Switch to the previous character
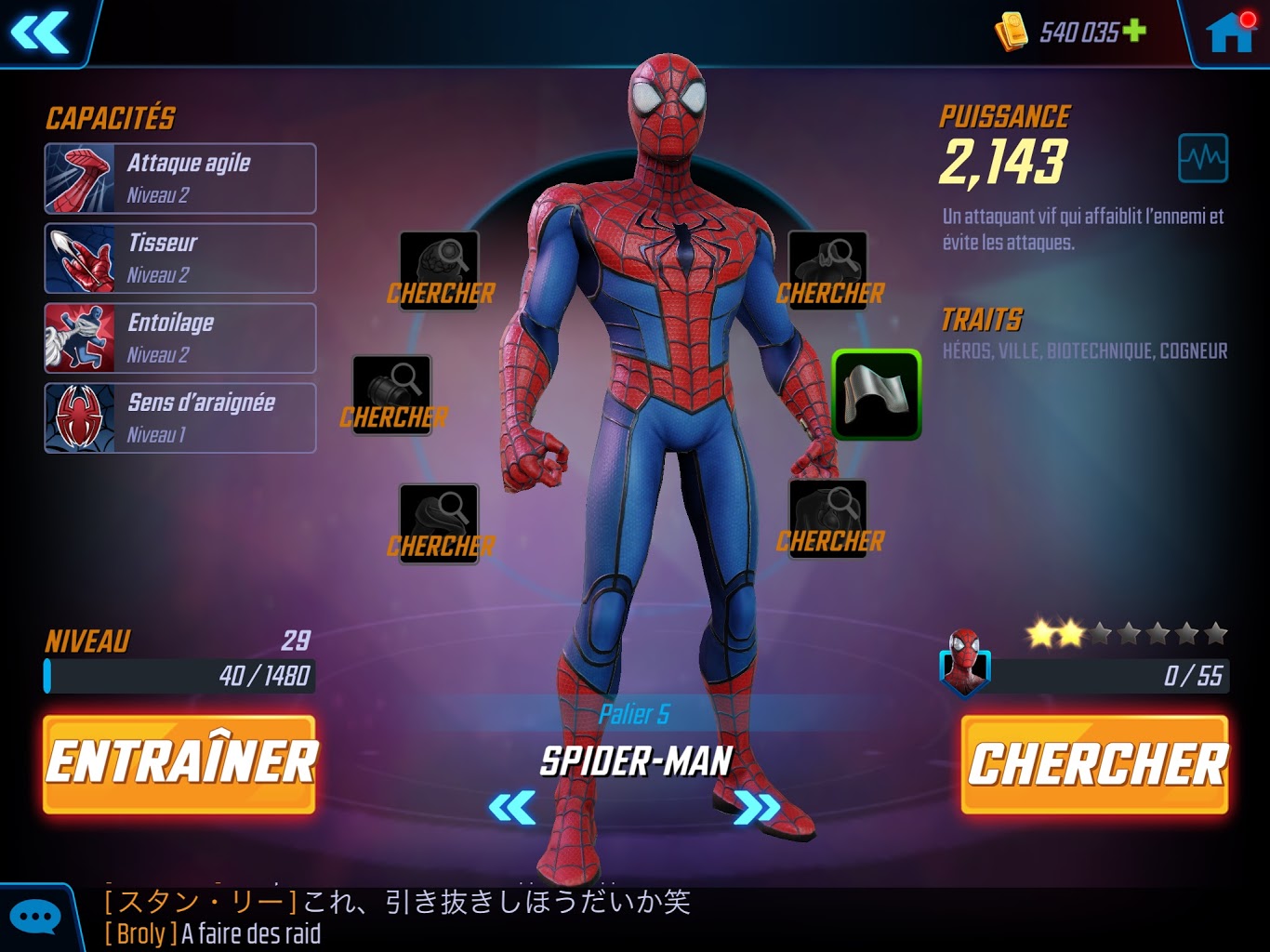This screenshot has height=952, width=1270. (512, 807)
